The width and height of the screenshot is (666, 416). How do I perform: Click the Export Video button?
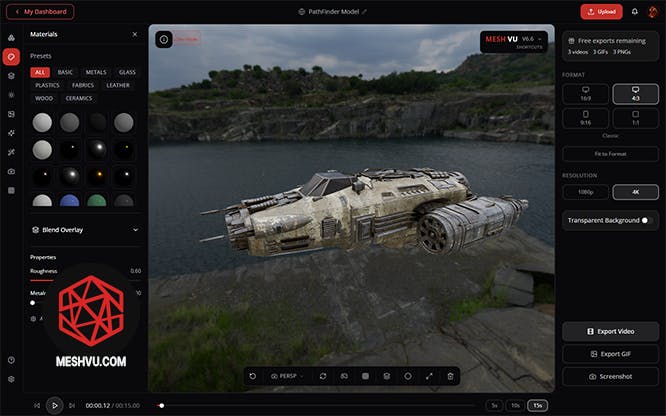click(610, 331)
